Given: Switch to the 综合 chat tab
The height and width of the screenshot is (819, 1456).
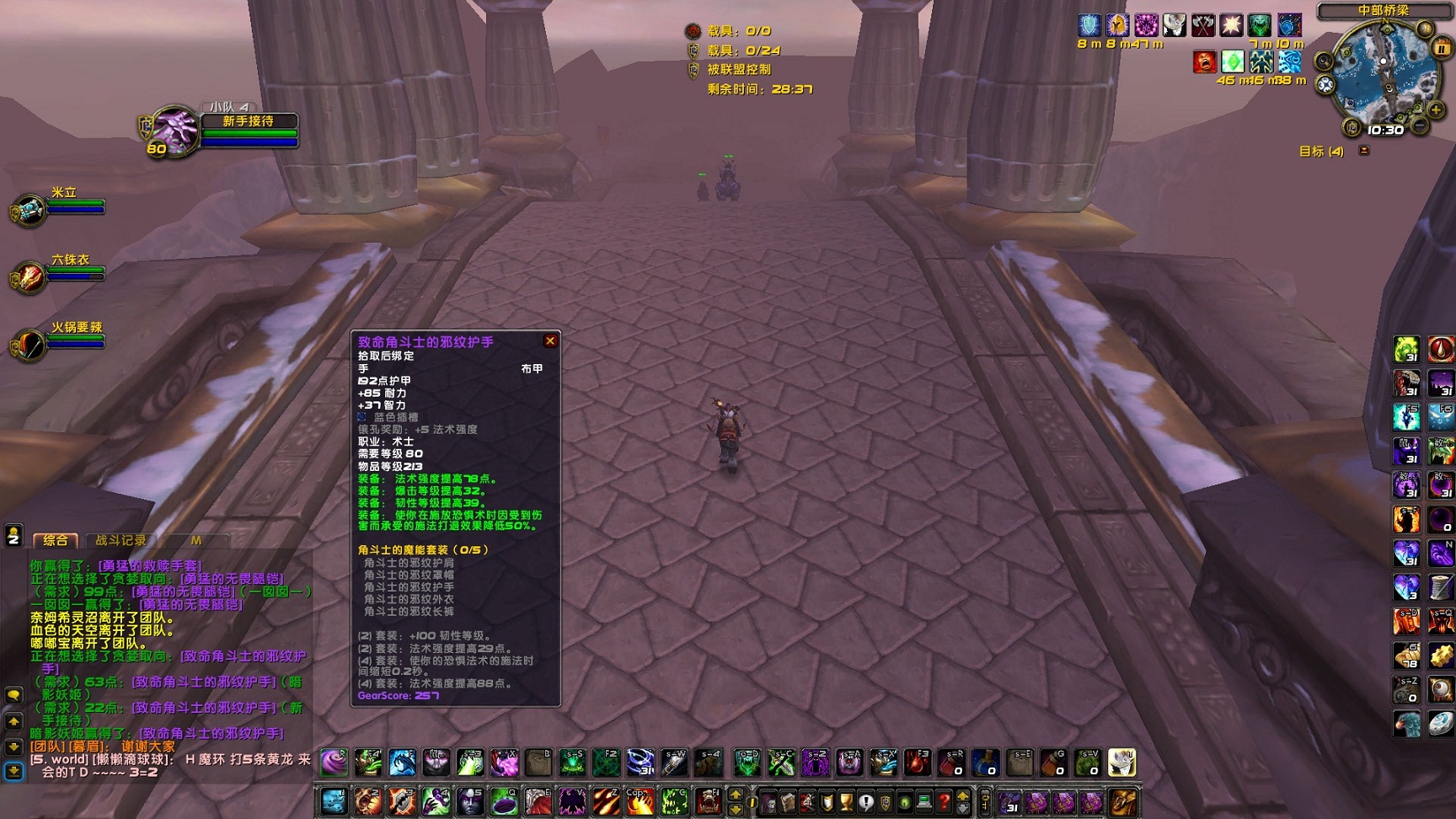Looking at the screenshot, I should [57, 540].
